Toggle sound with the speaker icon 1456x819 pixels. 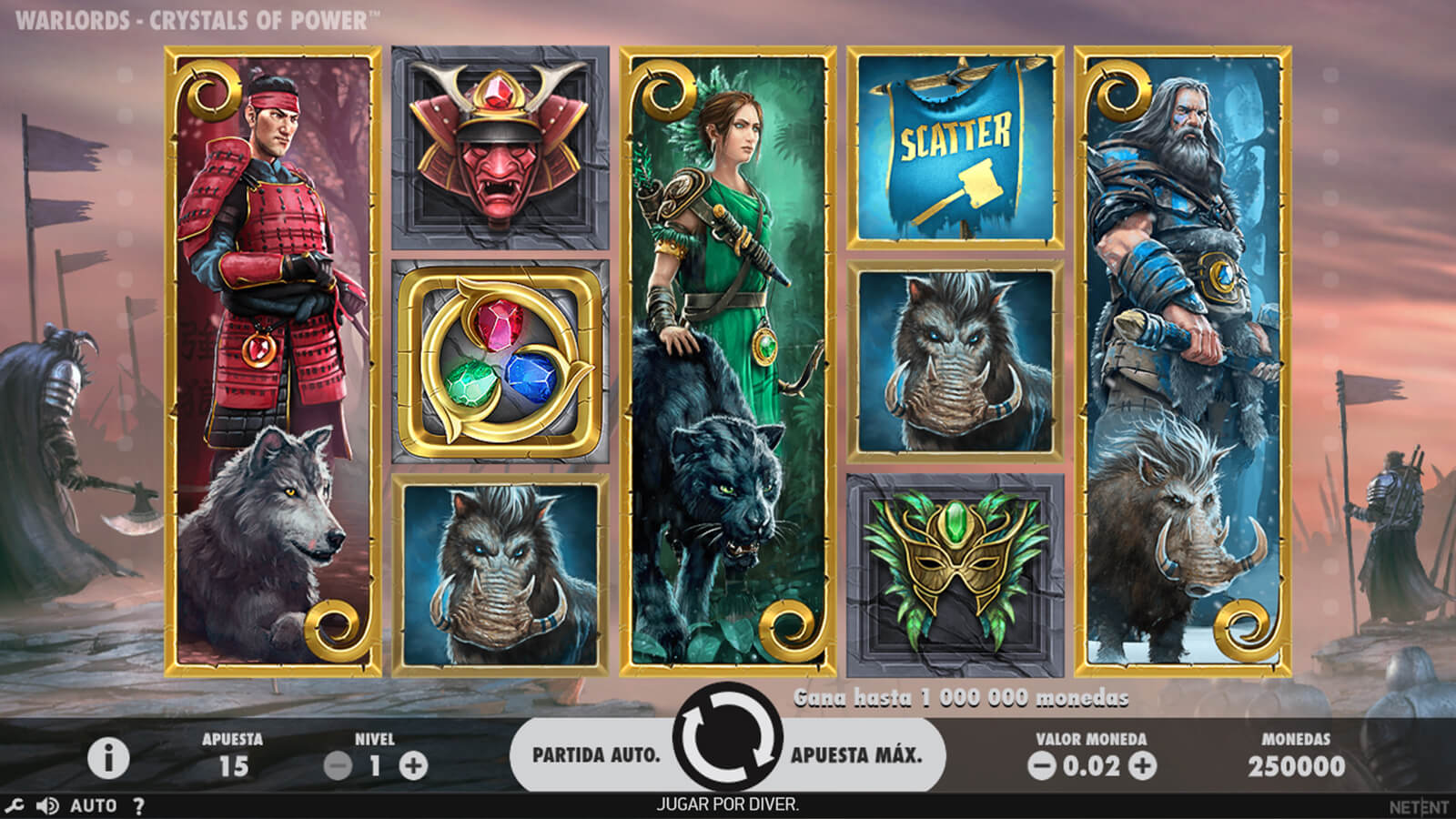[x=47, y=805]
